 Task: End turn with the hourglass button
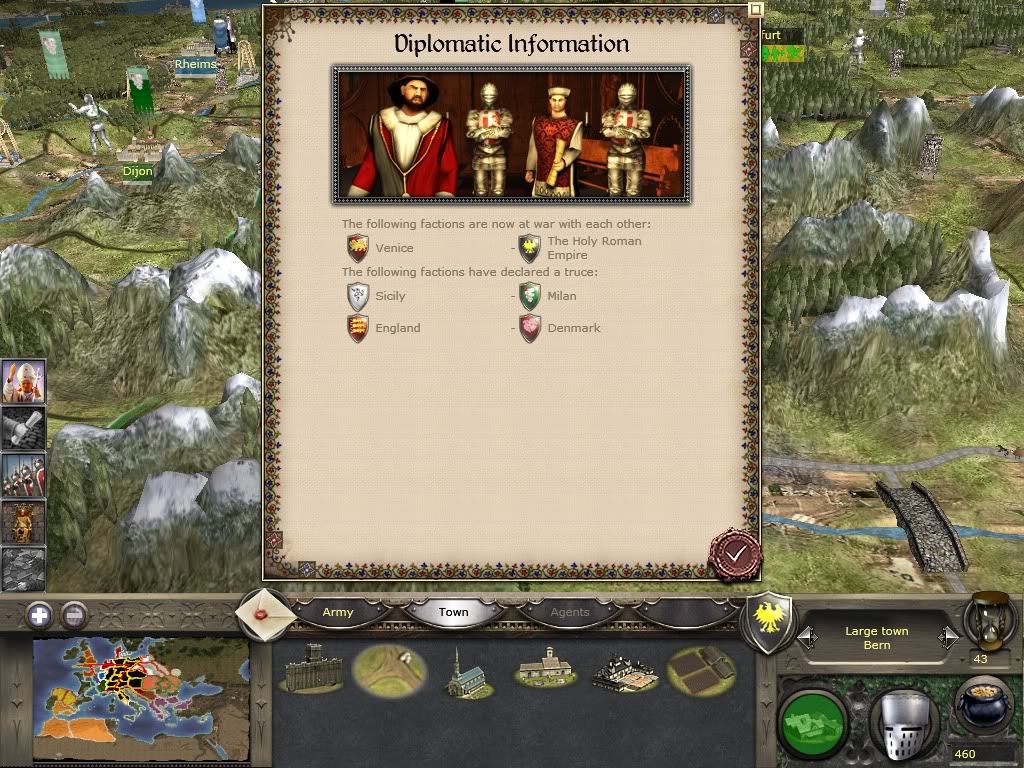(987, 622)
